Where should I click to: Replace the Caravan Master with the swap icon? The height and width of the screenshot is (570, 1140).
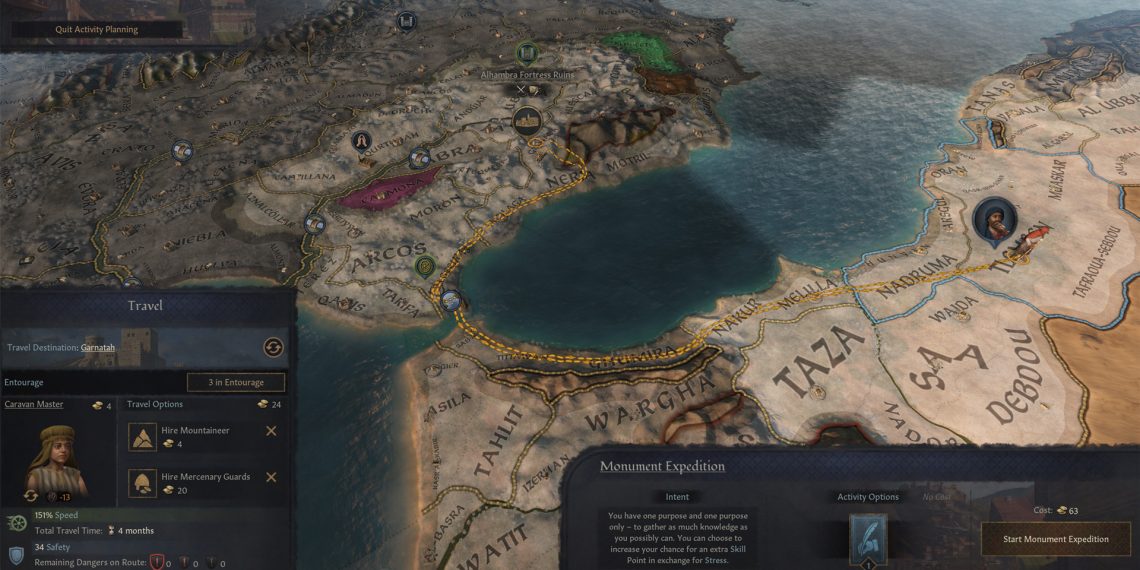point(29,494)
